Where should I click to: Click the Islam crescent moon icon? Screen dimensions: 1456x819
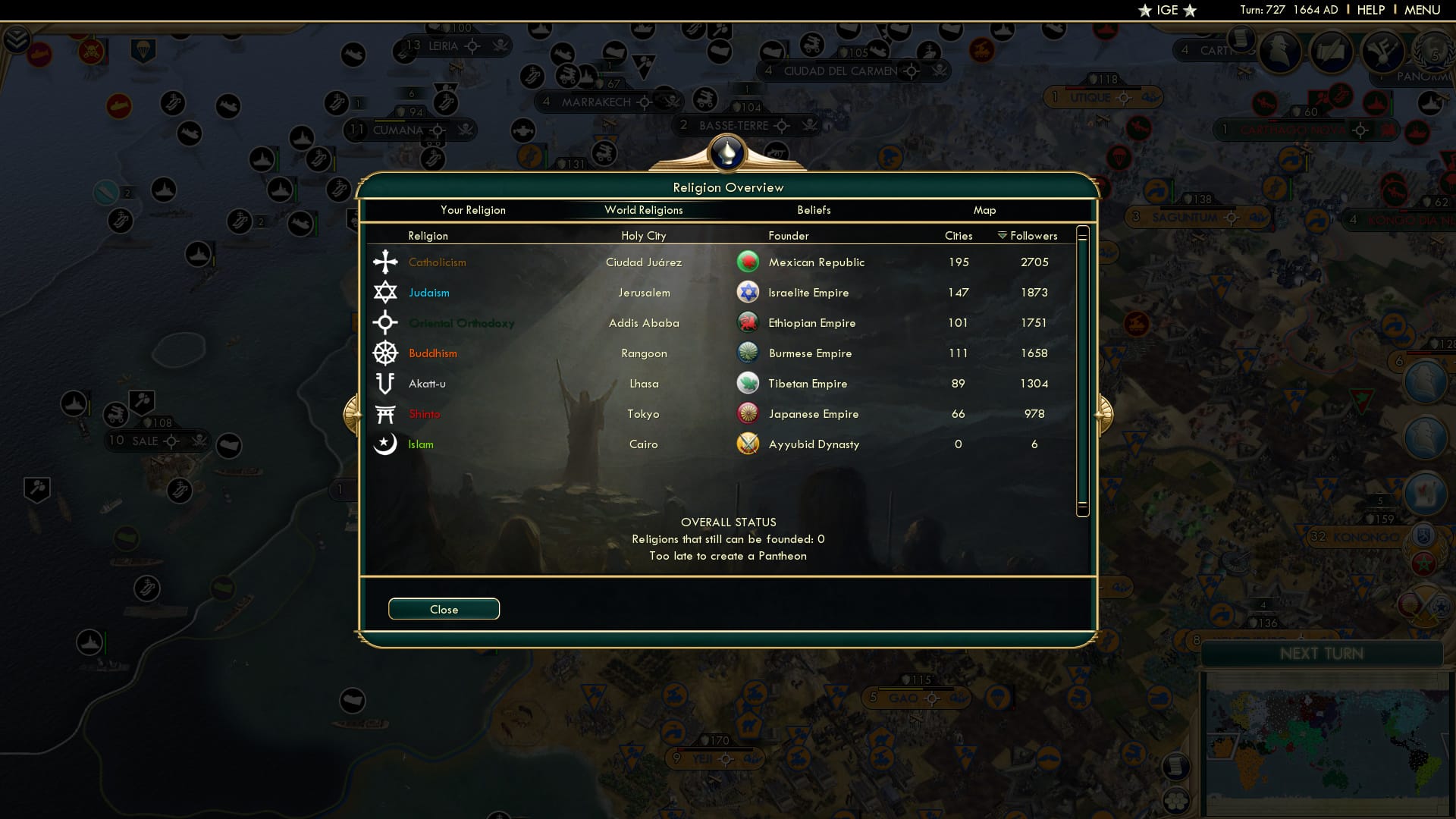tap(386, 444)
